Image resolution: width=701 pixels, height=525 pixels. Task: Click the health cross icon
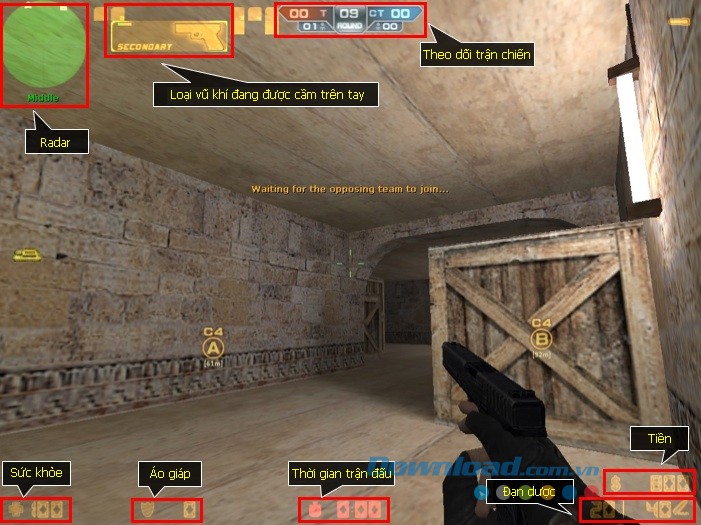[16, 510]
